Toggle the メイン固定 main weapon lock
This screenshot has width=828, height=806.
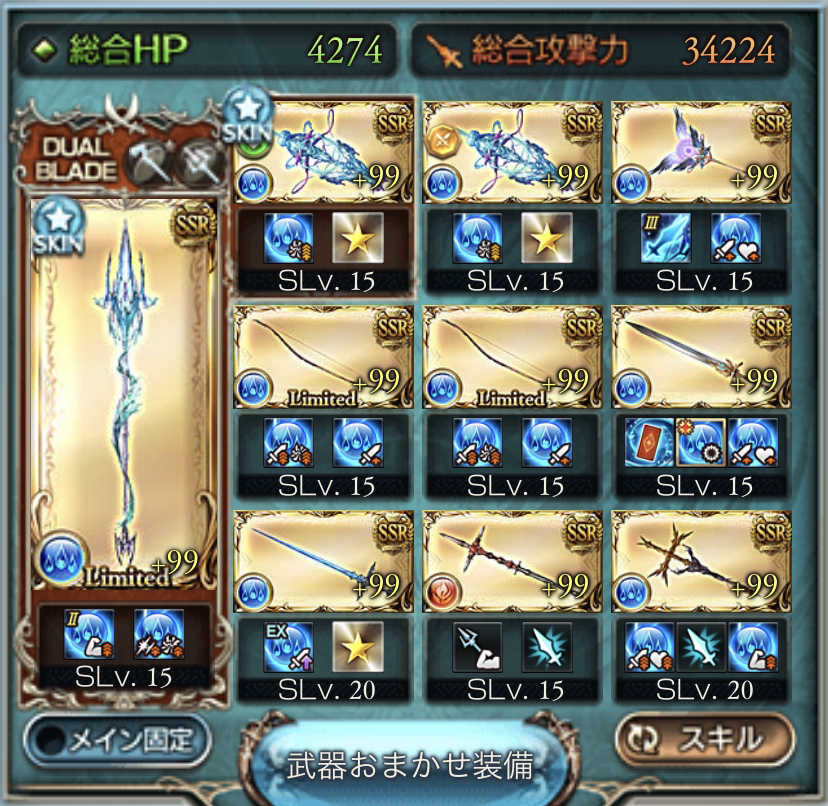click(x=118, y=739)
